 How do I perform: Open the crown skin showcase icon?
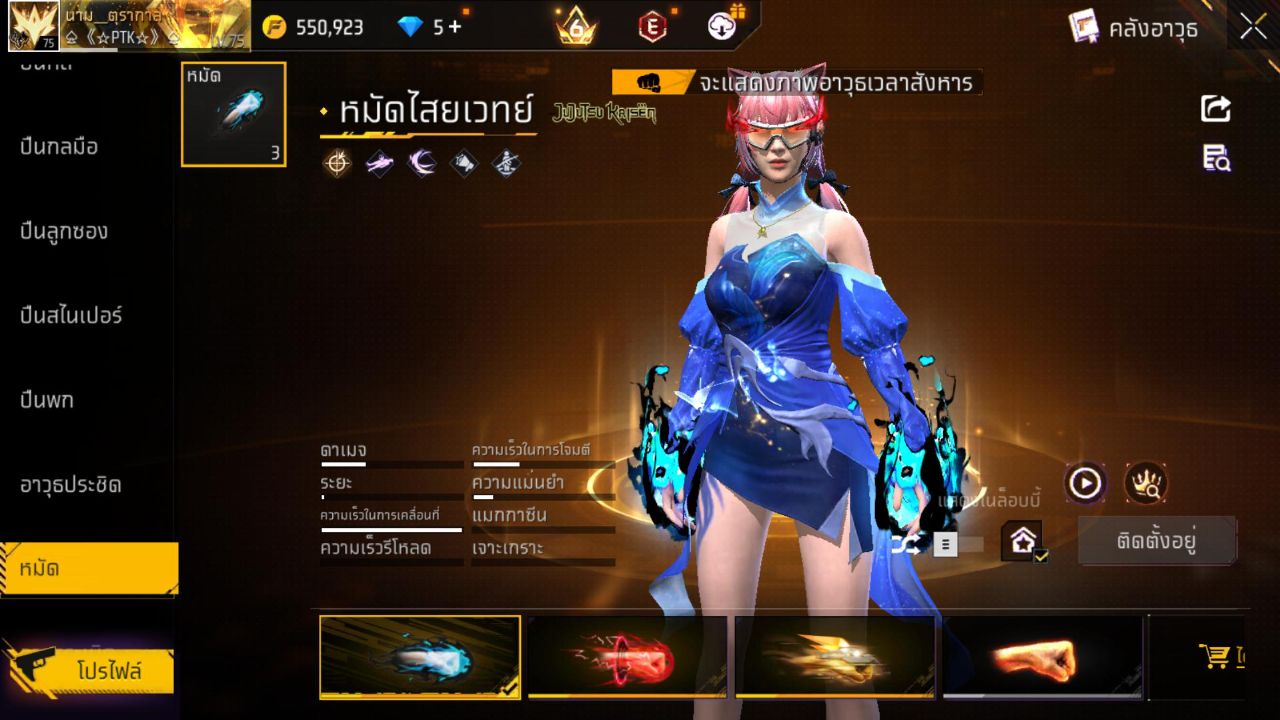point(1148,482)
